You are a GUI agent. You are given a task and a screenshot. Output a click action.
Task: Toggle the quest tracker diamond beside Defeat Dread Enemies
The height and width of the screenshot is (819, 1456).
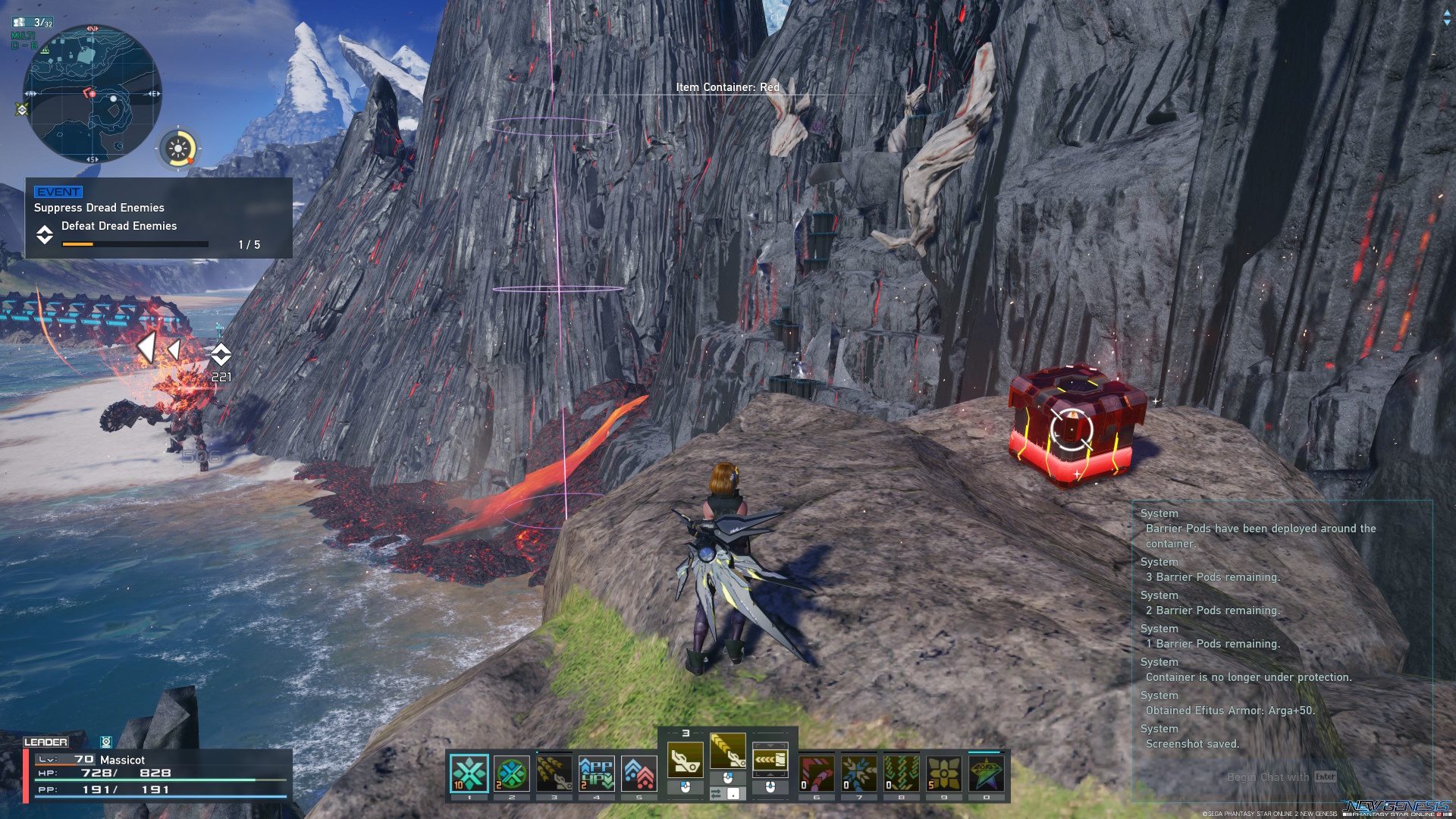(x=45, y=235)
